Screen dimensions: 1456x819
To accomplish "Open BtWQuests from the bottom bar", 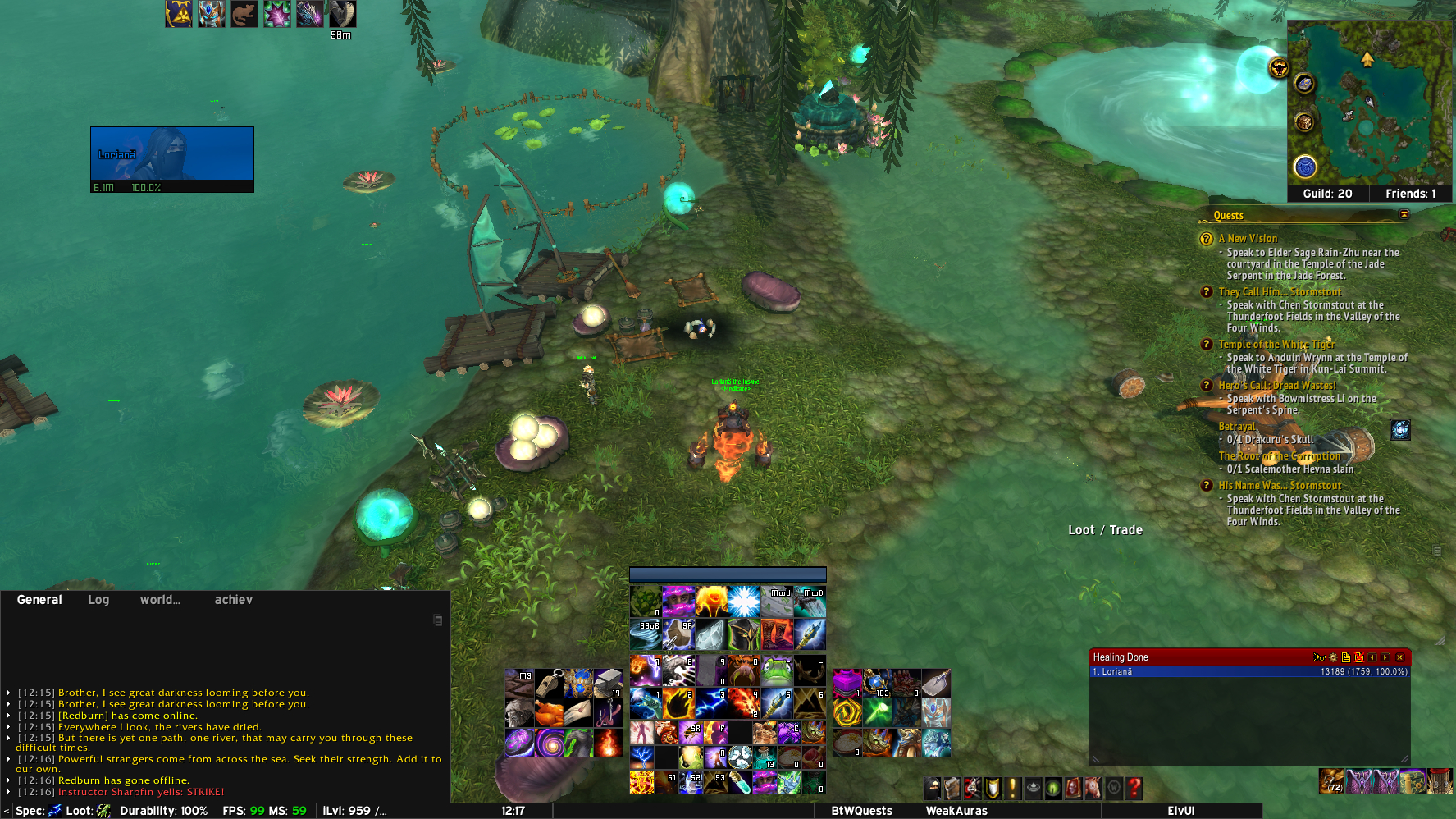I will (861, 811).
